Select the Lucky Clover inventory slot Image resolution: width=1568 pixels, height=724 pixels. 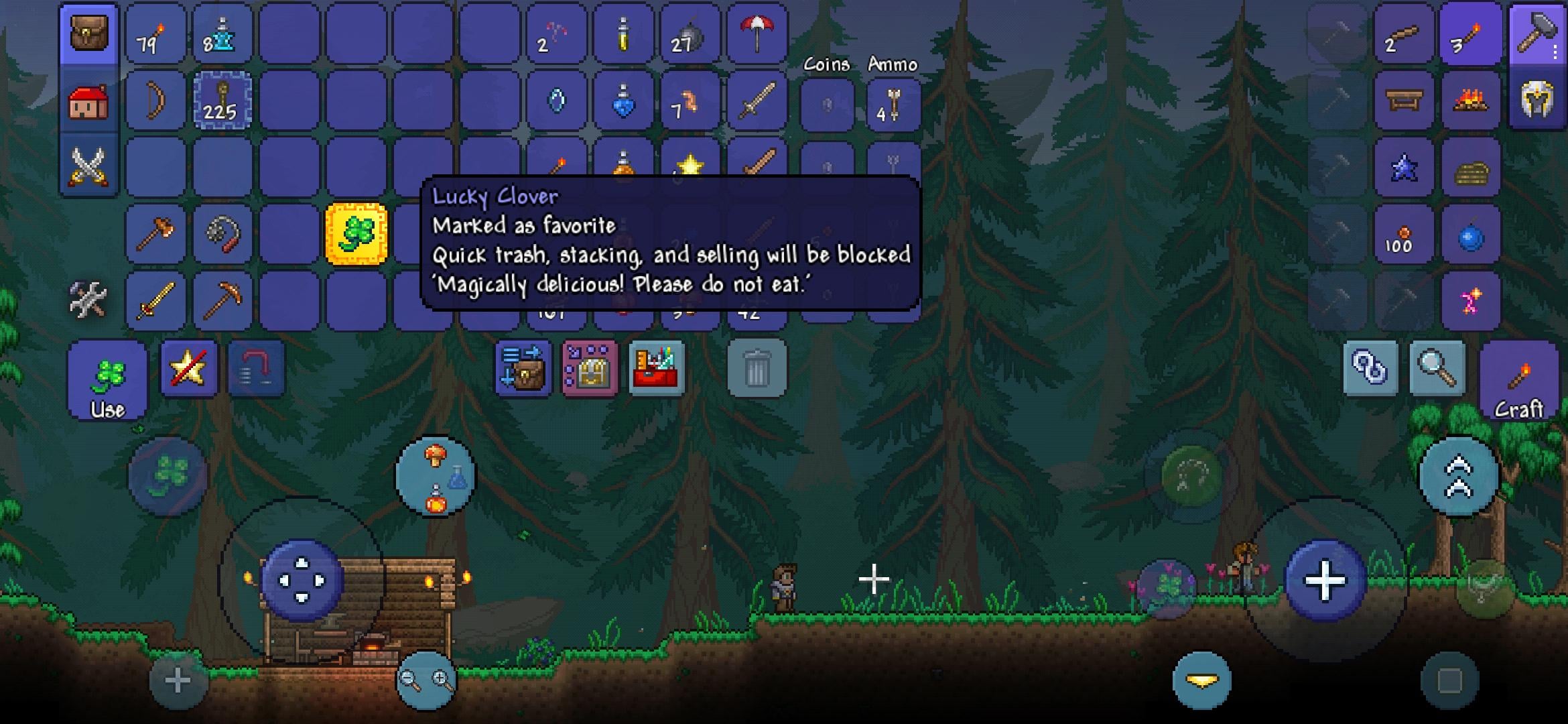pos(356,234)
